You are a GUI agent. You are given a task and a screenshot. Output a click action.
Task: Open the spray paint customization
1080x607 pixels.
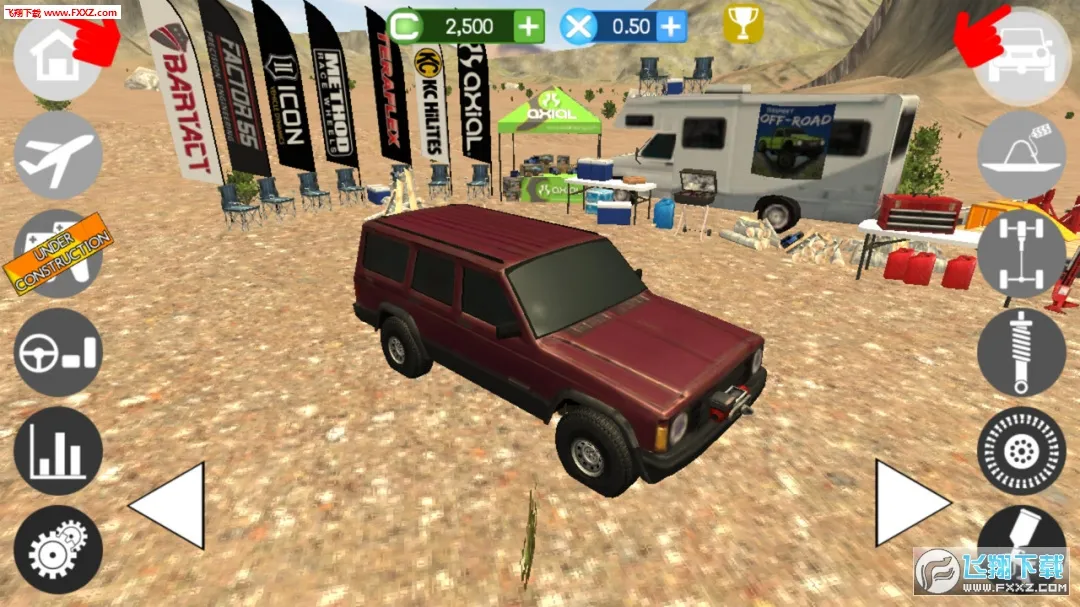pyautogui.click(x=1021, y=537)
